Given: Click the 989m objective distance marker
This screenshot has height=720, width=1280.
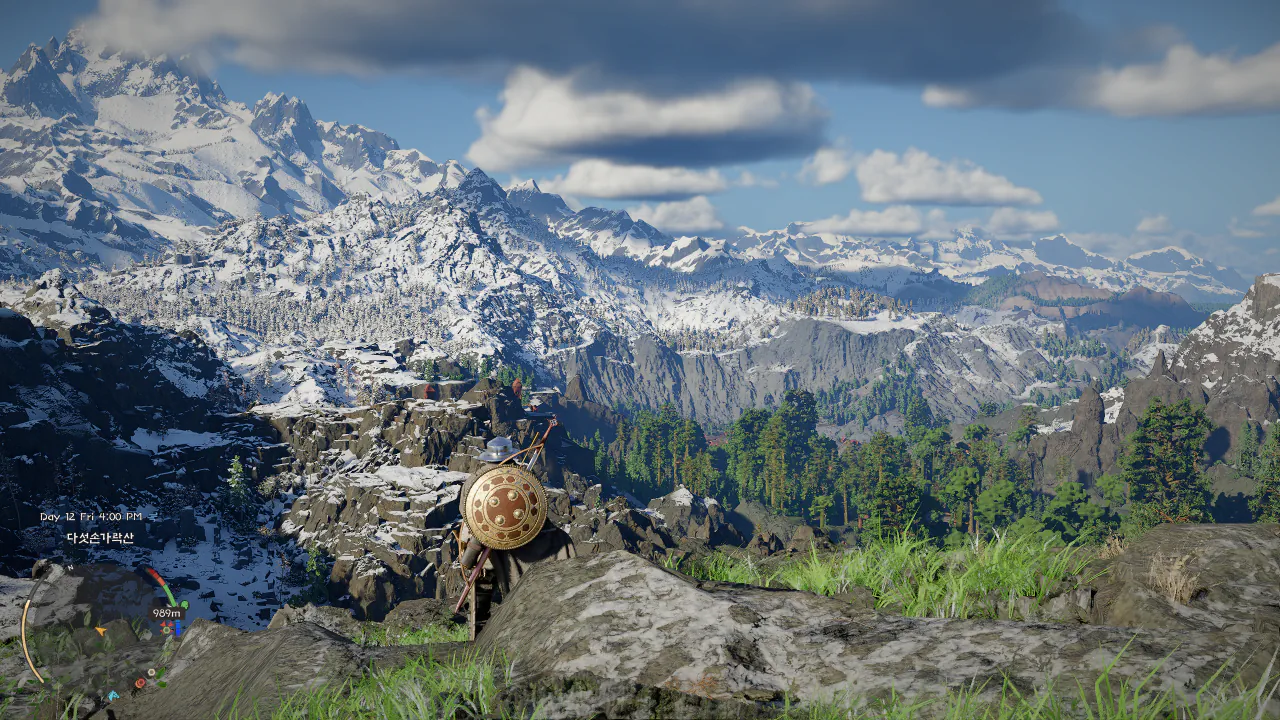Looking at the screenshot, I should [x=166, y=613].
